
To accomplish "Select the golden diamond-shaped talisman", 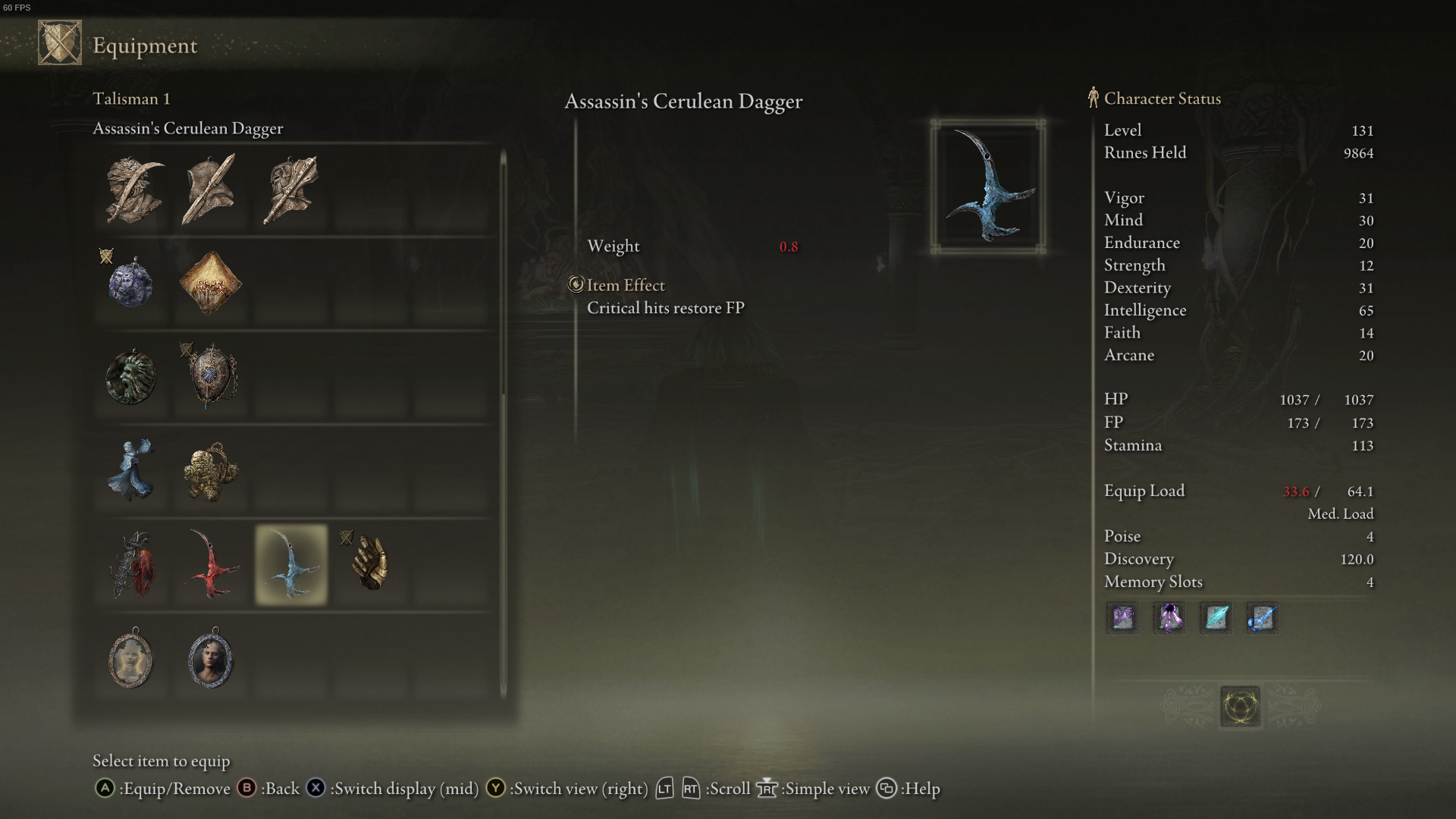I will pyautogui.click(x=210, y=282).
